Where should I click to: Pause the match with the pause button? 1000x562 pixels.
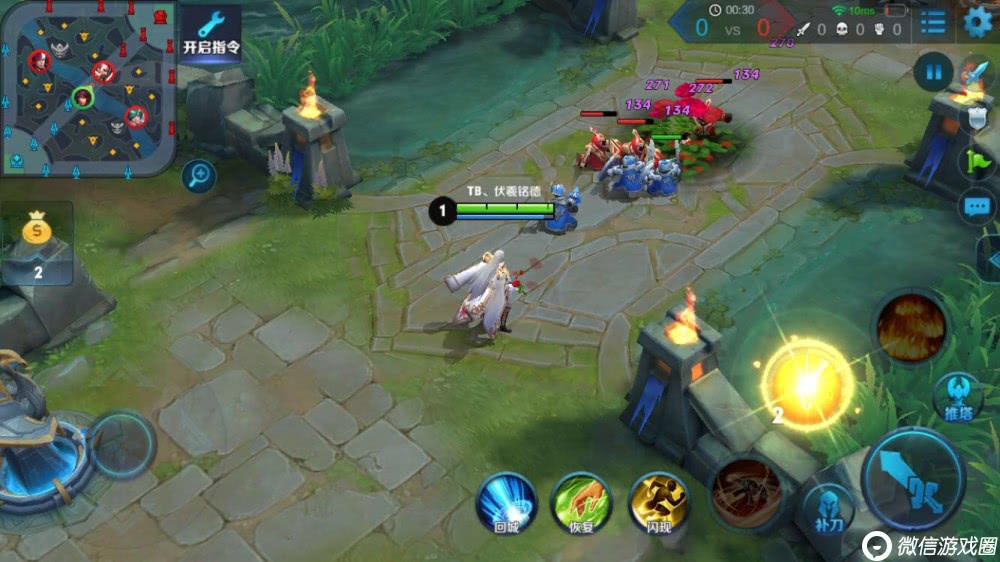pyautogui.click(x=933, y=72)
